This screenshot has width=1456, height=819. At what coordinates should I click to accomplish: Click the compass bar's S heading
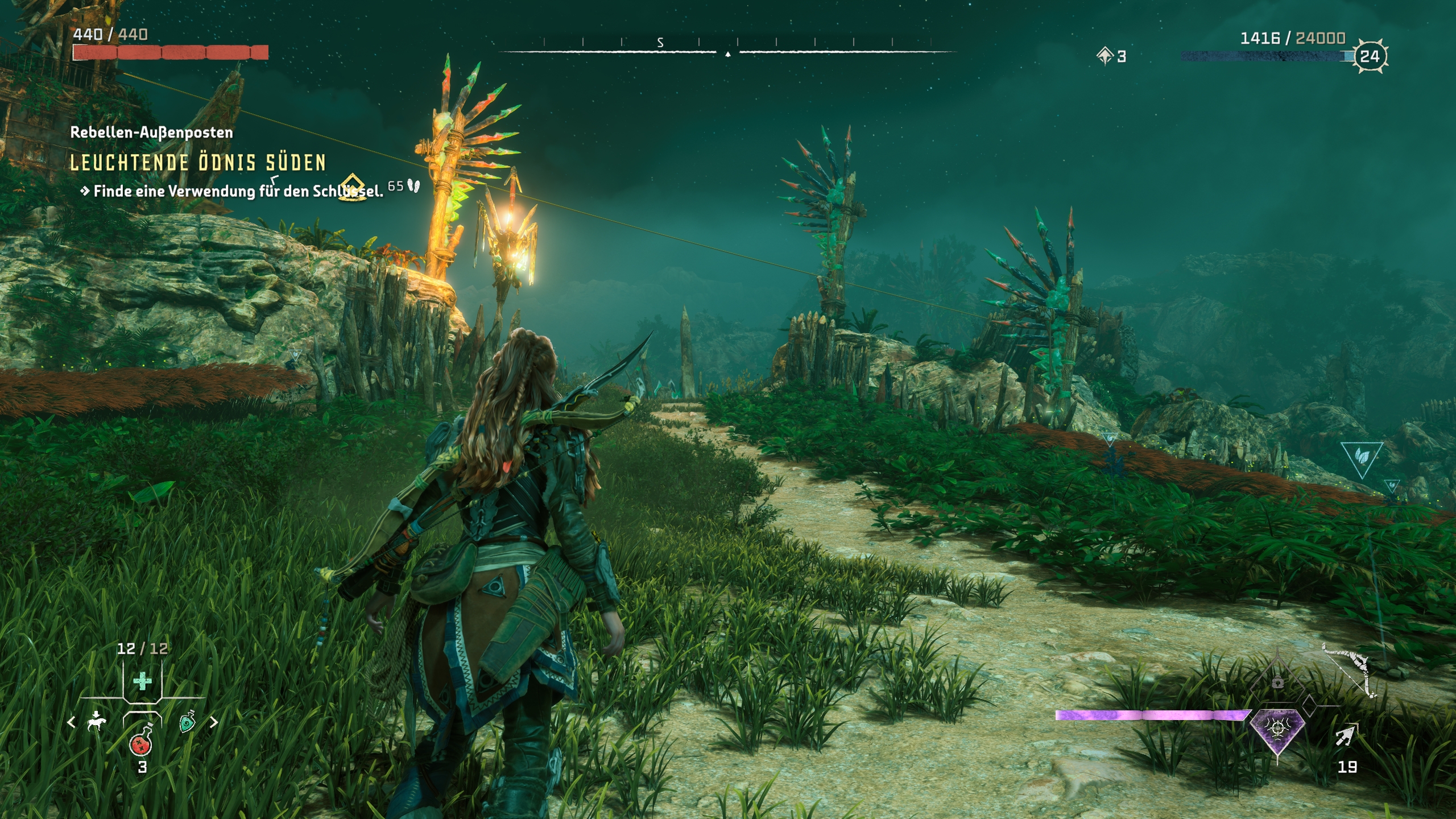point(660,43)
